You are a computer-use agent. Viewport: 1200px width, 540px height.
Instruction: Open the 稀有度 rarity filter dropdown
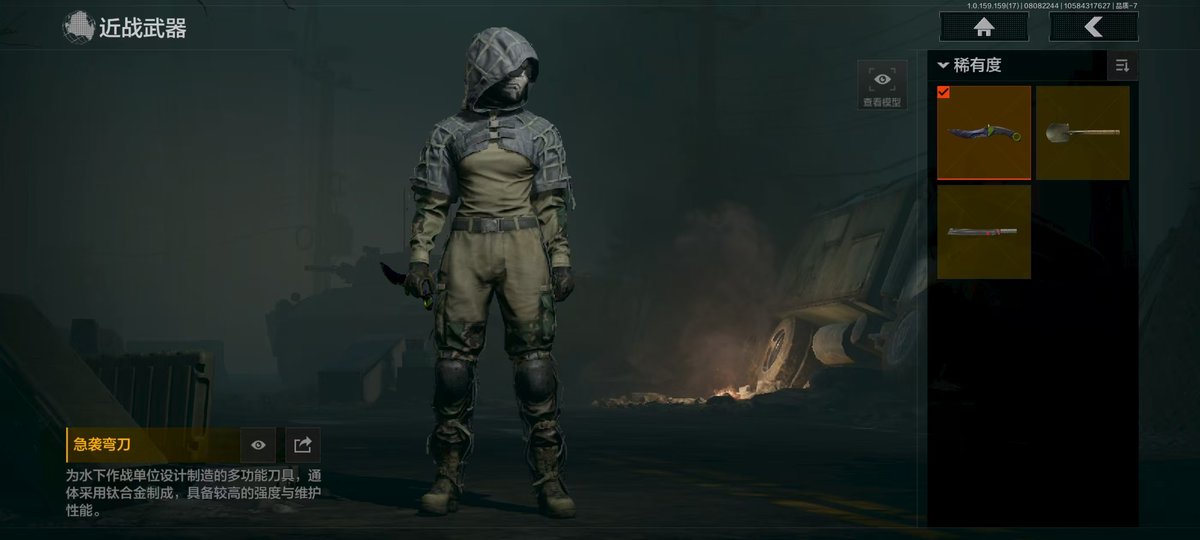pyautogui.click(x=970, y=66)
